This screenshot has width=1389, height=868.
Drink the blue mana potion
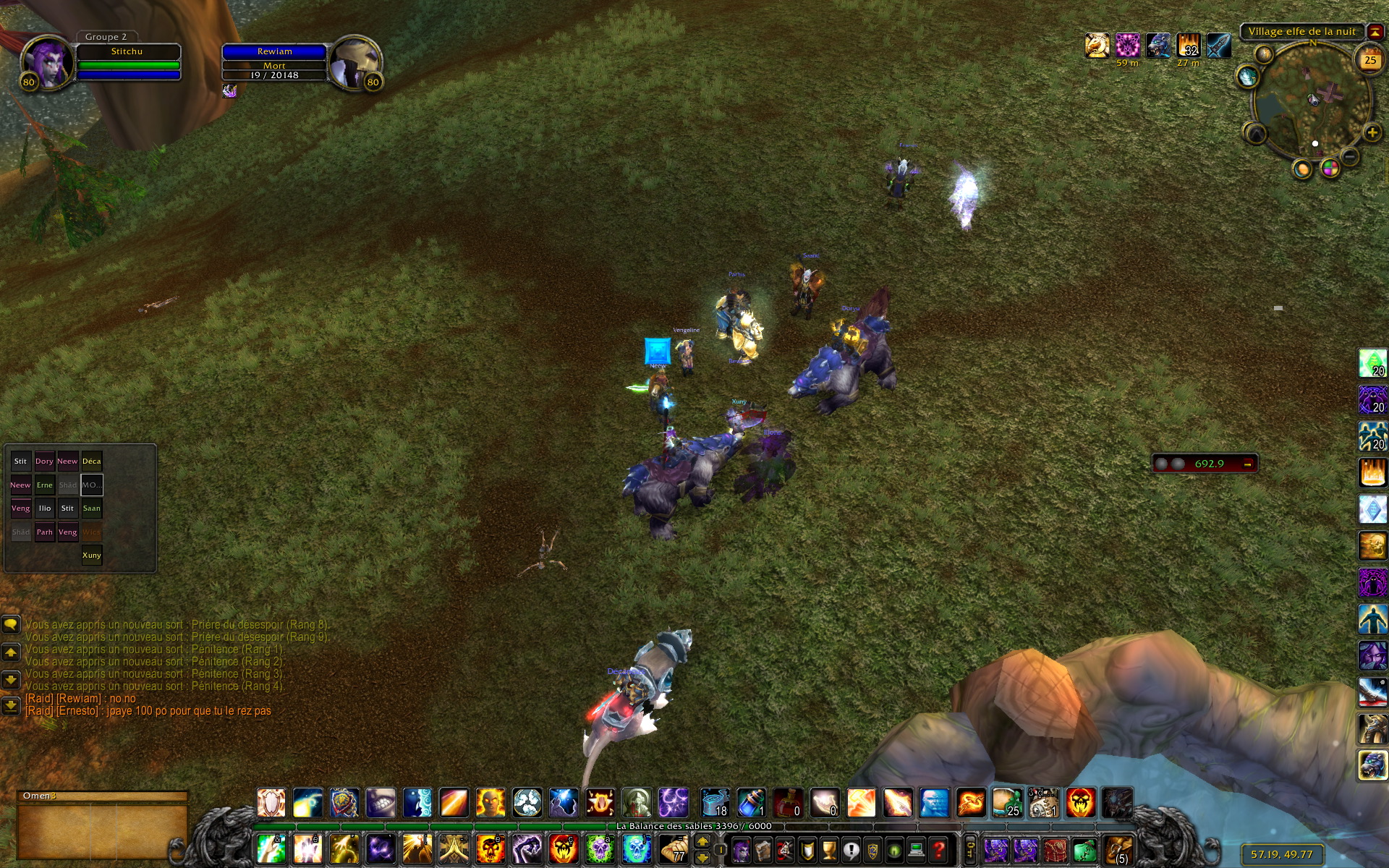(x=751, y=804)
